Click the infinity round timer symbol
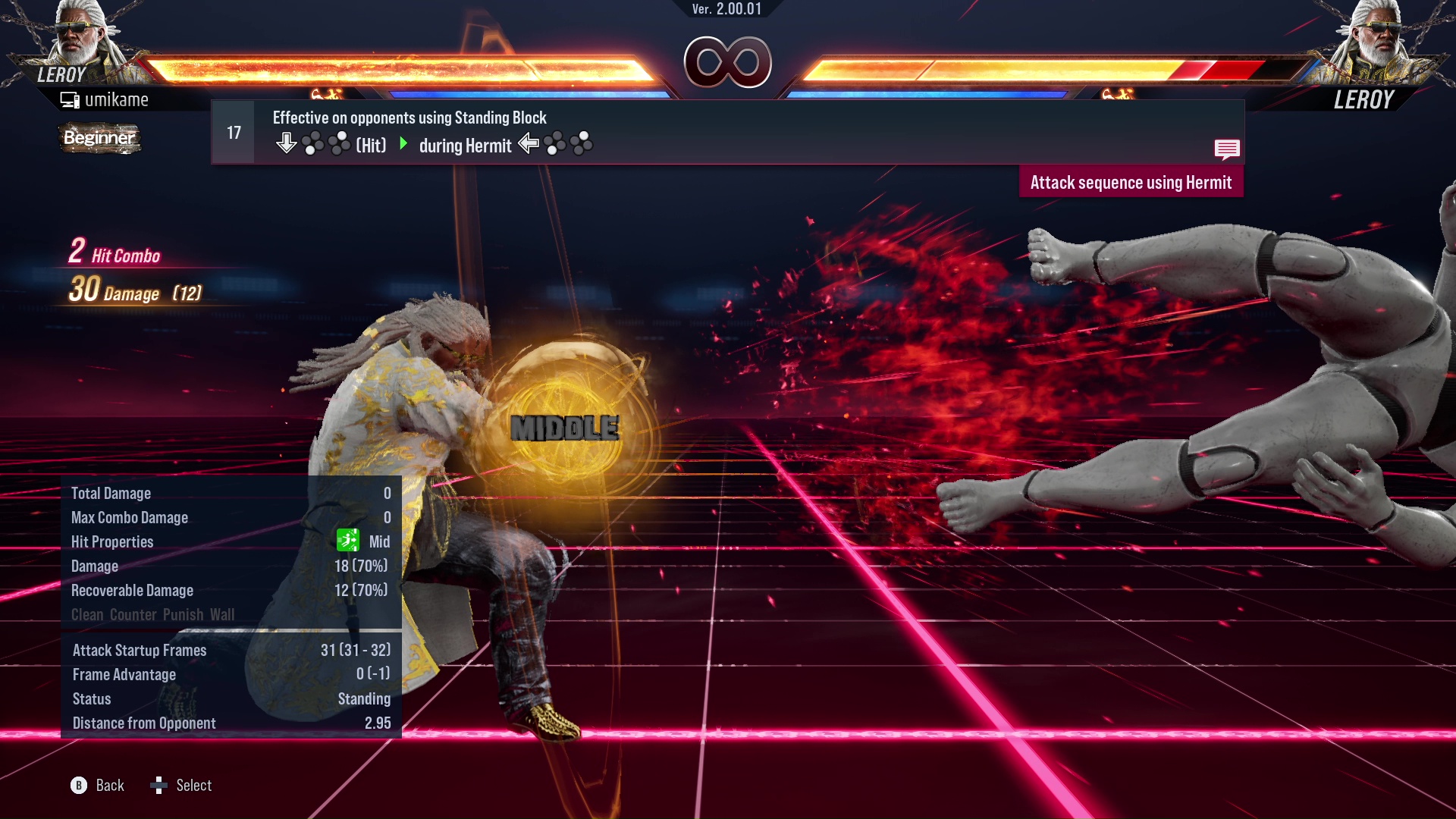 tap(726, 62)
